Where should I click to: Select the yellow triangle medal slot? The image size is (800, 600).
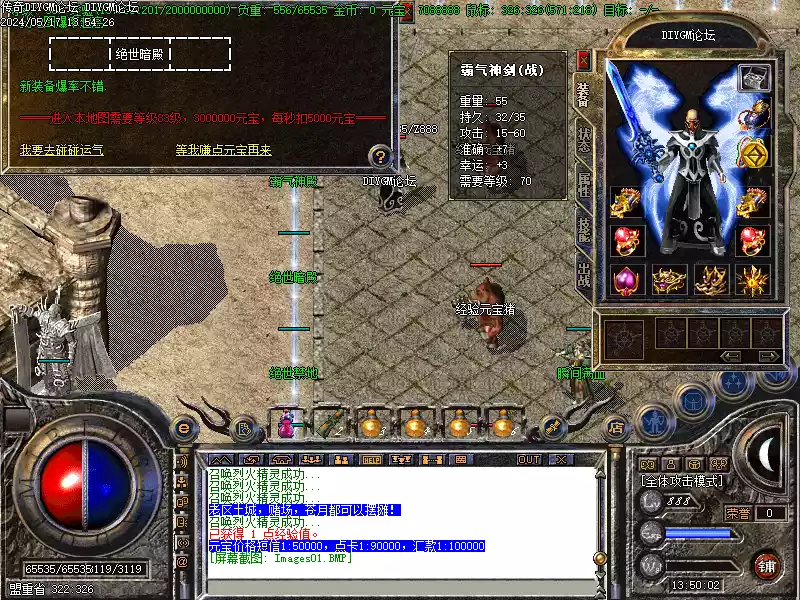752,153
